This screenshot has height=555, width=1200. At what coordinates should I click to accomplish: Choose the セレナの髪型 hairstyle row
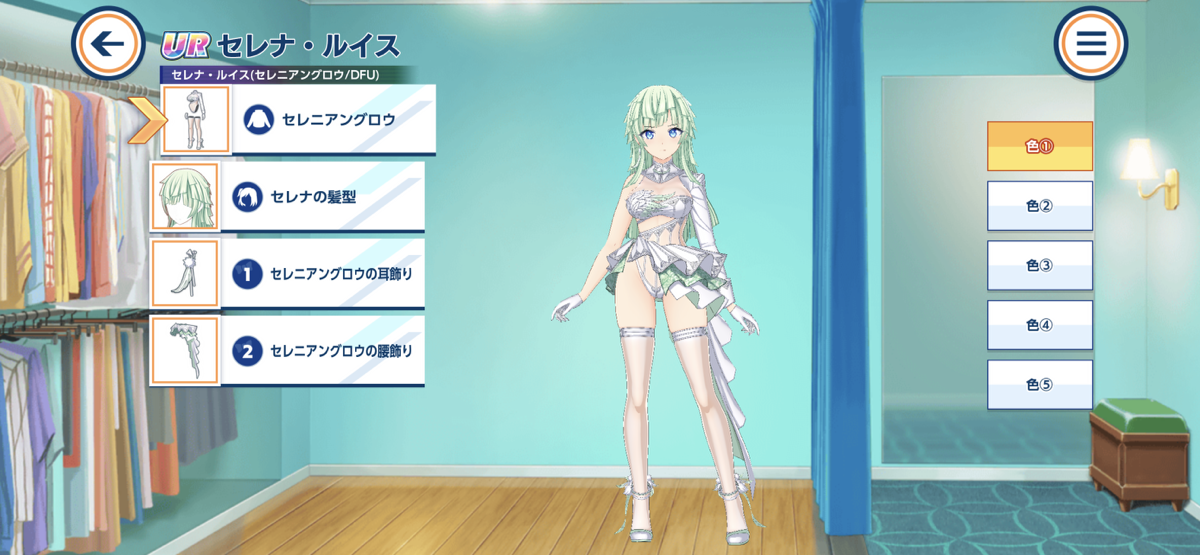(x=290, y=197)
